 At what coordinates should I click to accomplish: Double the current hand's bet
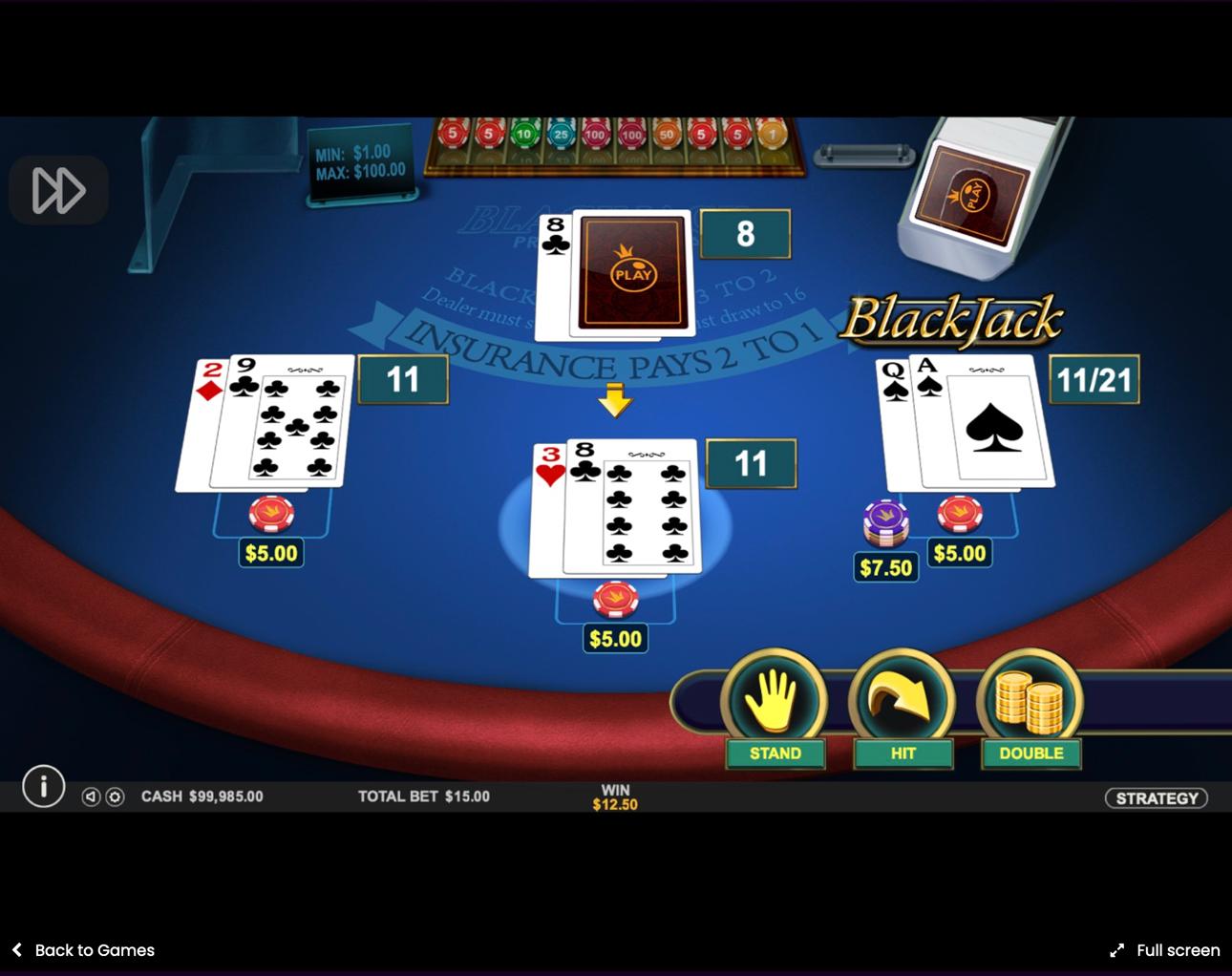(x=1030, y=709)
